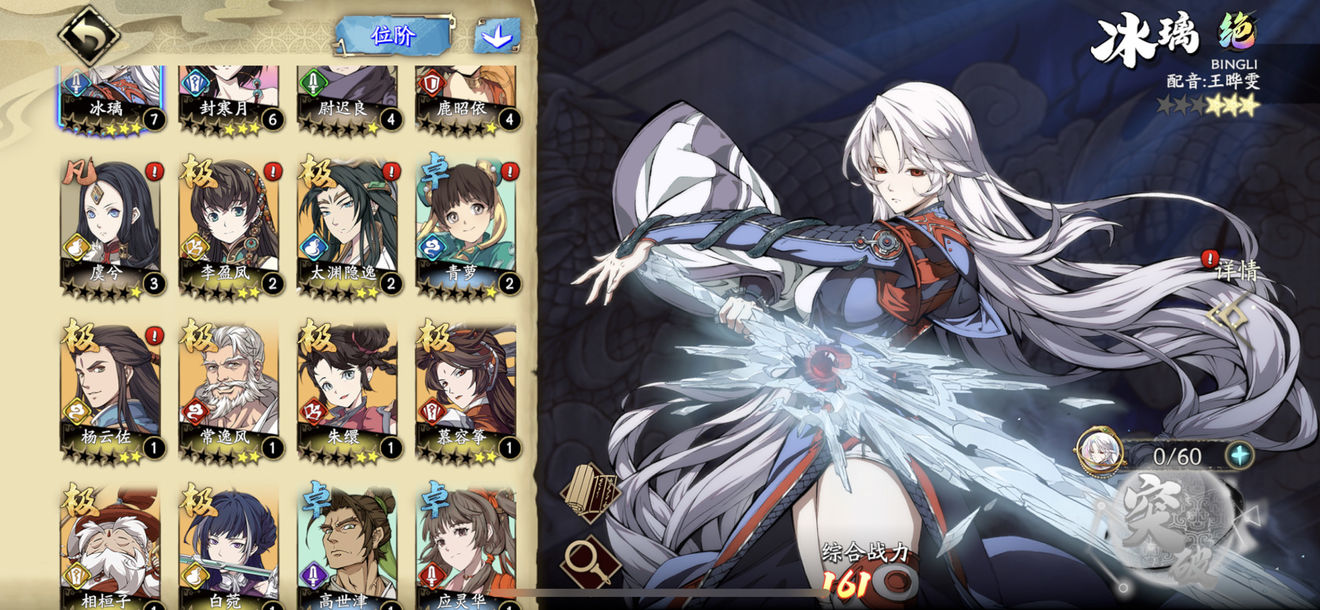Open the 位阶 sort dropdown

[393, 36]
